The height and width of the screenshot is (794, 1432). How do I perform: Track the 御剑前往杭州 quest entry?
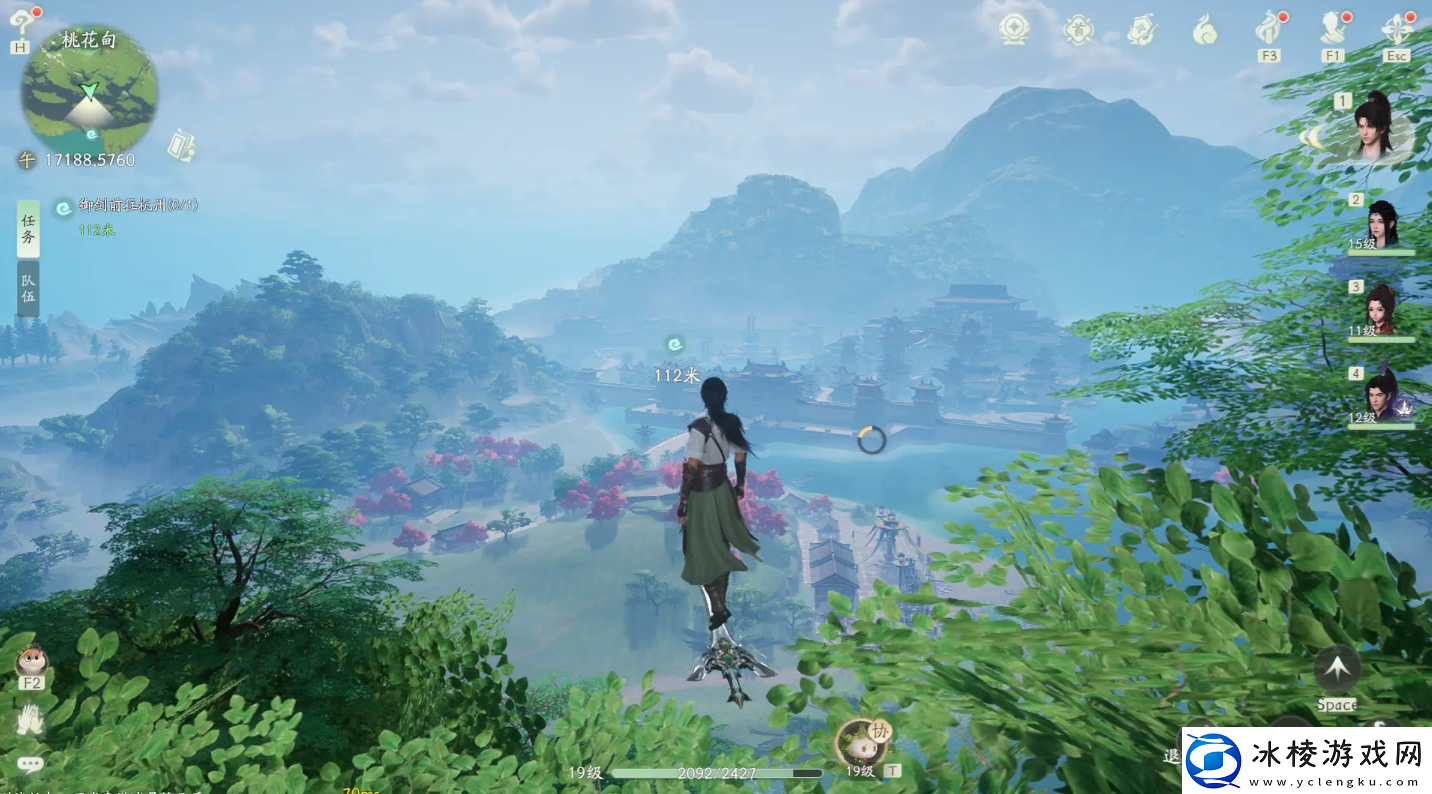coord(138,205)
